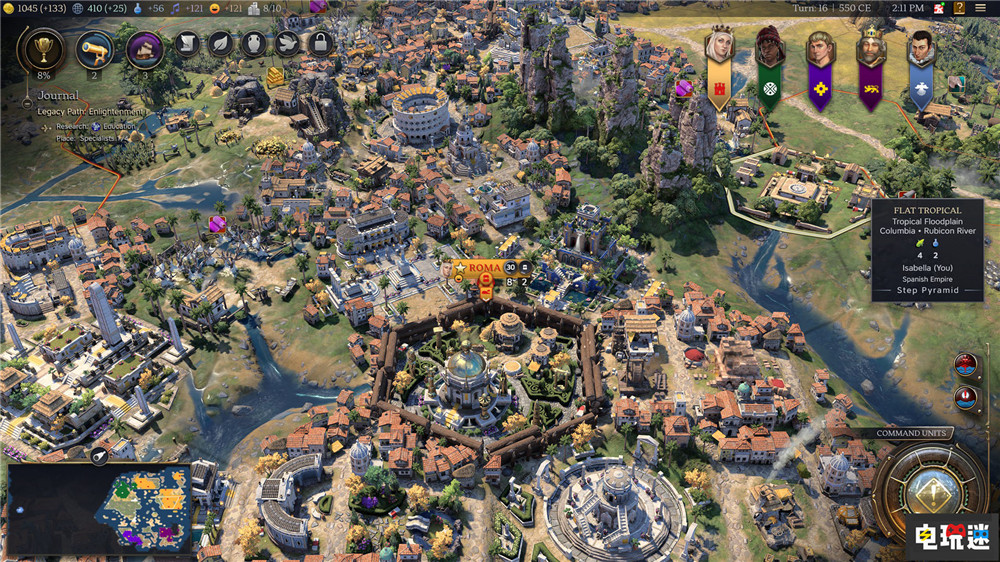The image size is (1000, 562).
Task: Select the leader with blue bird banner
Action: (921, 47)
